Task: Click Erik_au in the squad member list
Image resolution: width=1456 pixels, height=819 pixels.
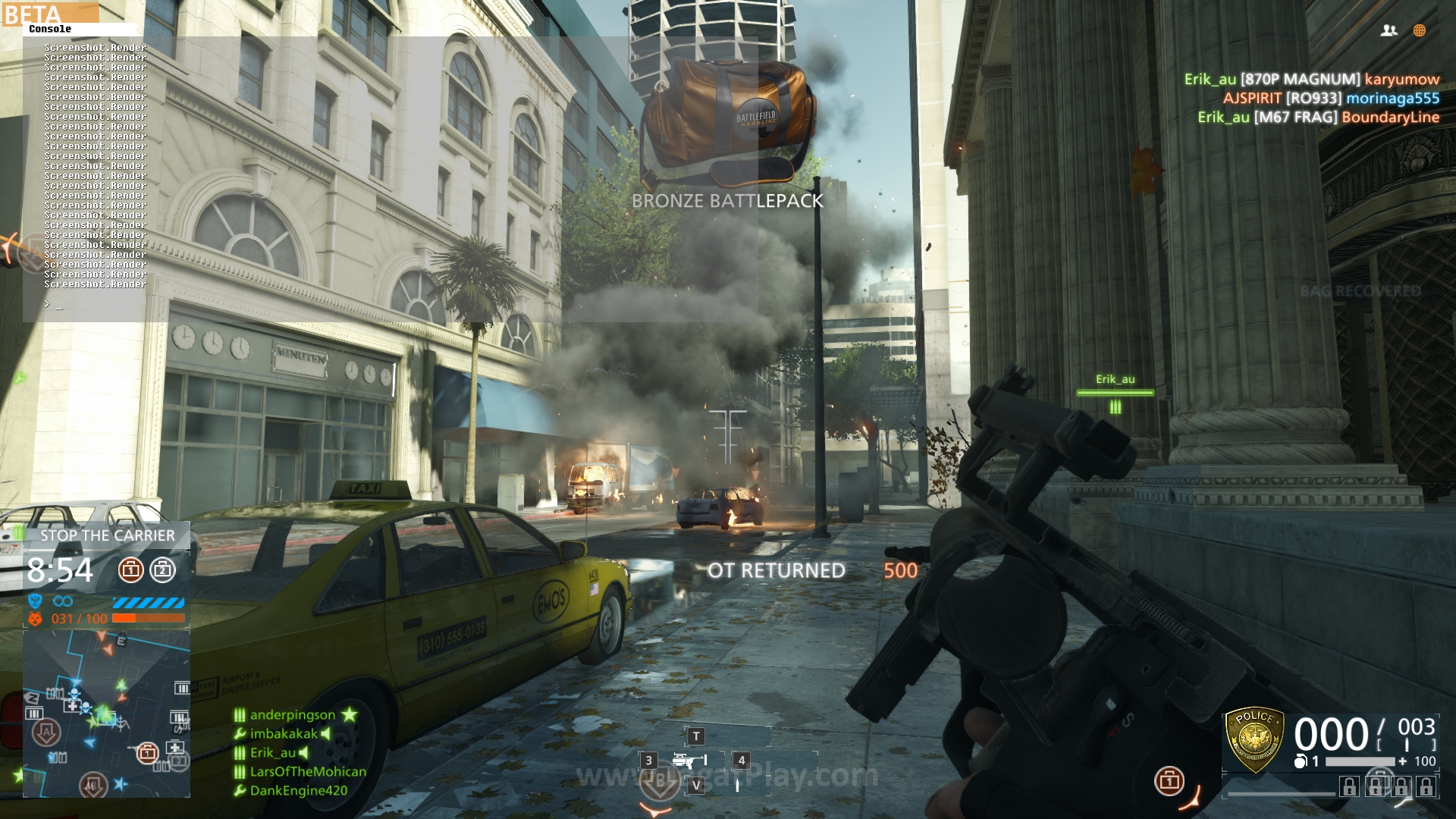Action: [x=273, y=754]
